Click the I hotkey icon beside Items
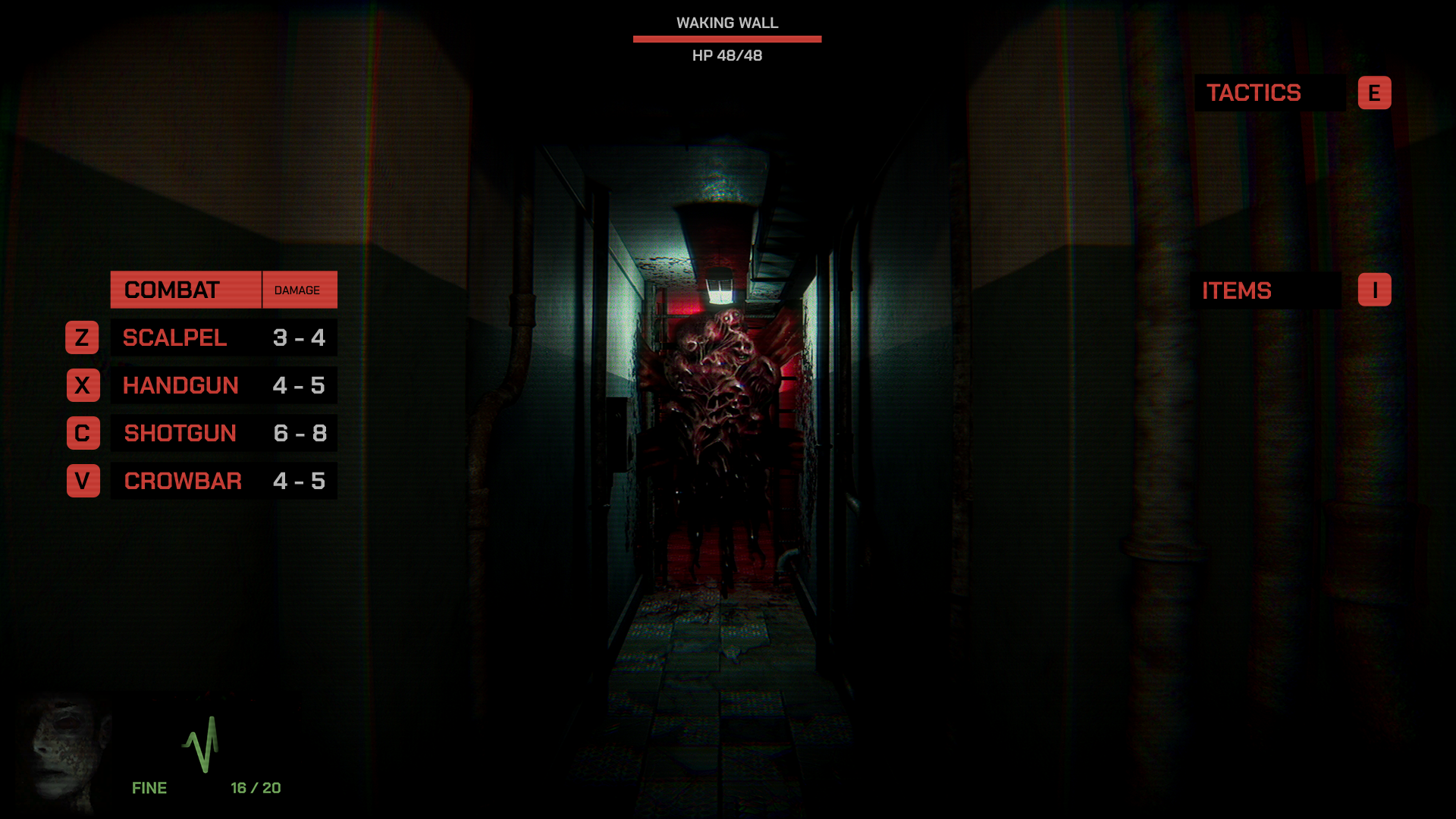This screenshot has width=1456, height=819. (x=1375, y=289)
